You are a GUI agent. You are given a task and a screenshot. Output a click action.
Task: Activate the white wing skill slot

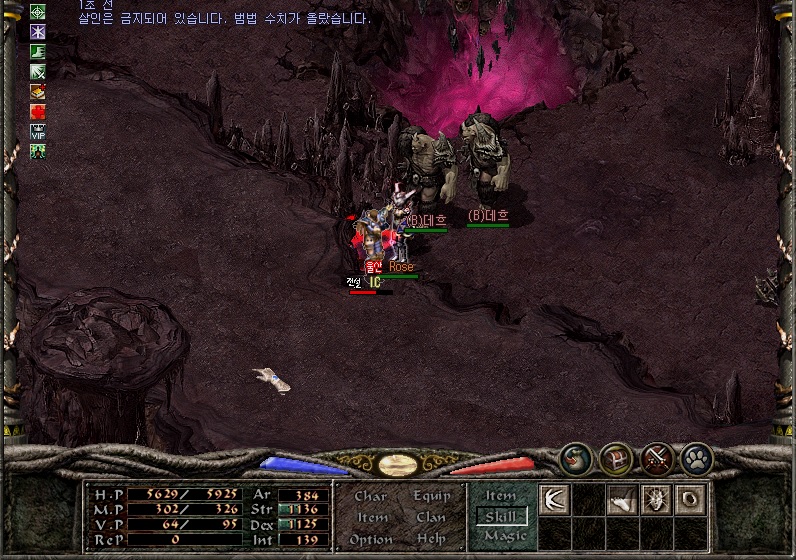554,498
